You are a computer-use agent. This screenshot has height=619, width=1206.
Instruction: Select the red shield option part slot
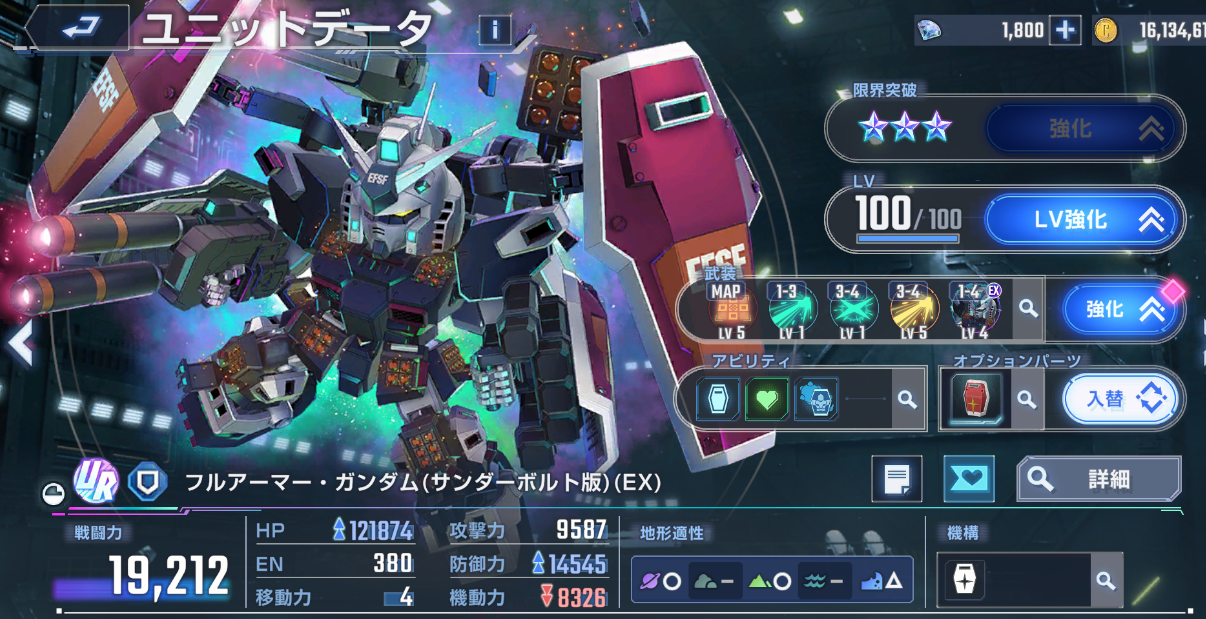point(975,399)
